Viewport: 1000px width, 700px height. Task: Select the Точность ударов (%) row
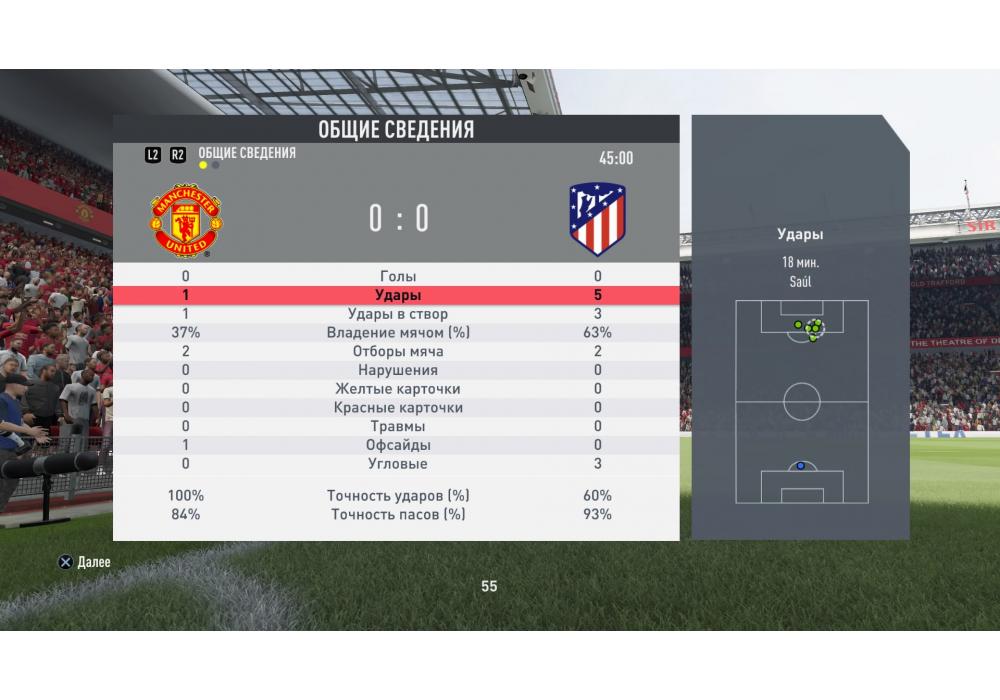pyautogui.click(x=397, y=496)
